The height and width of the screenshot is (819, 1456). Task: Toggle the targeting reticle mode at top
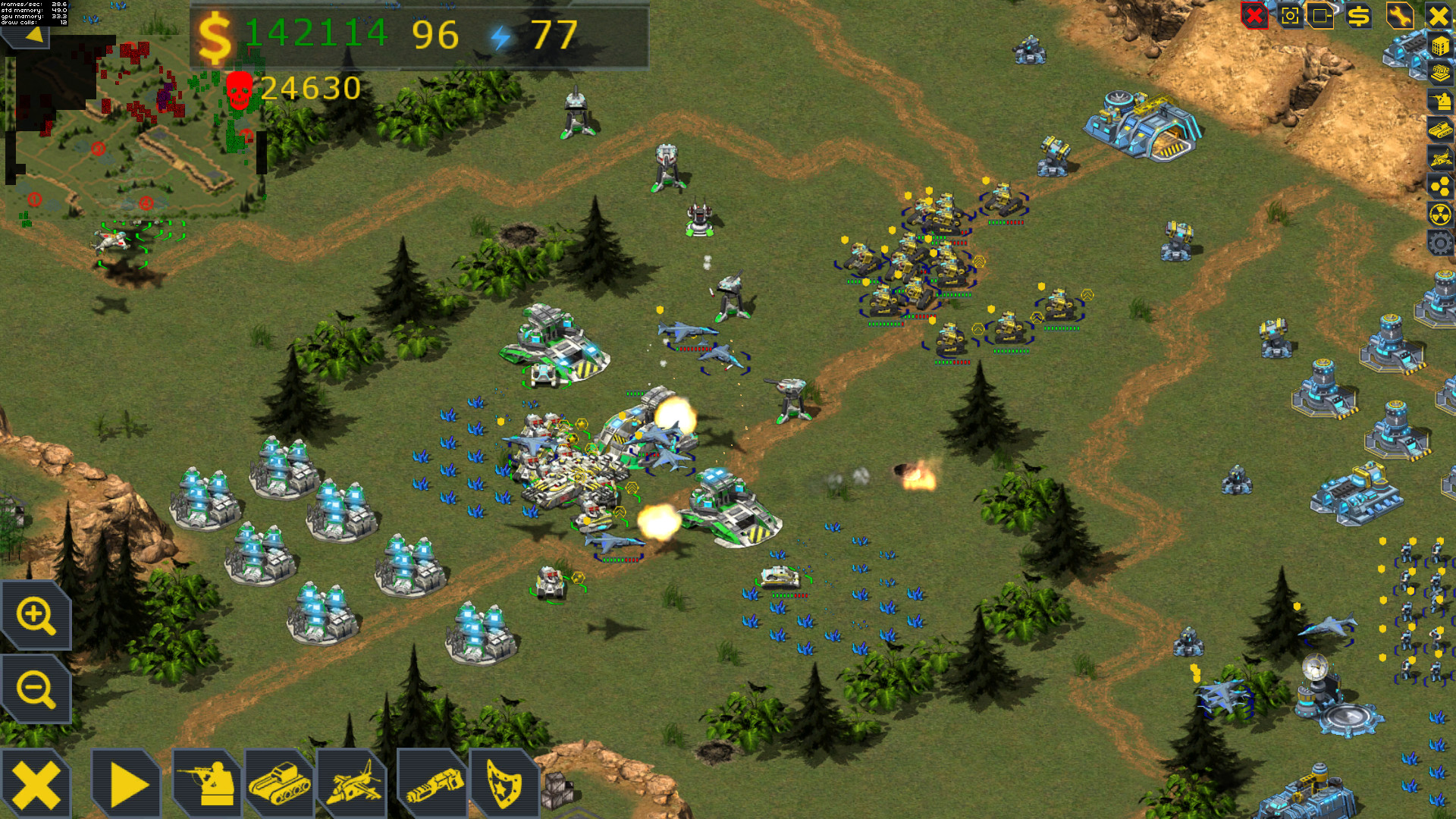point(1291,14)
